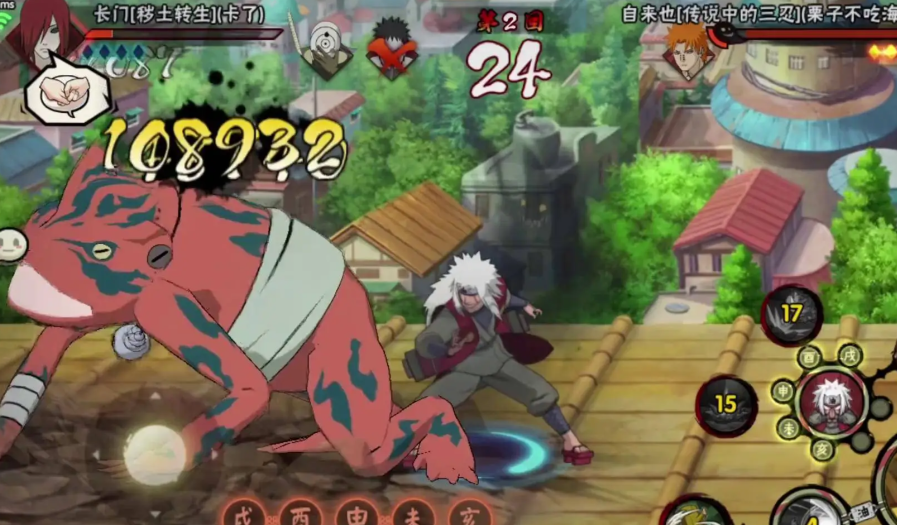The width and height of the screenshot is (897, 525).
Task: Open the small smiley face emote button
Action: click(x=11, y=243)
